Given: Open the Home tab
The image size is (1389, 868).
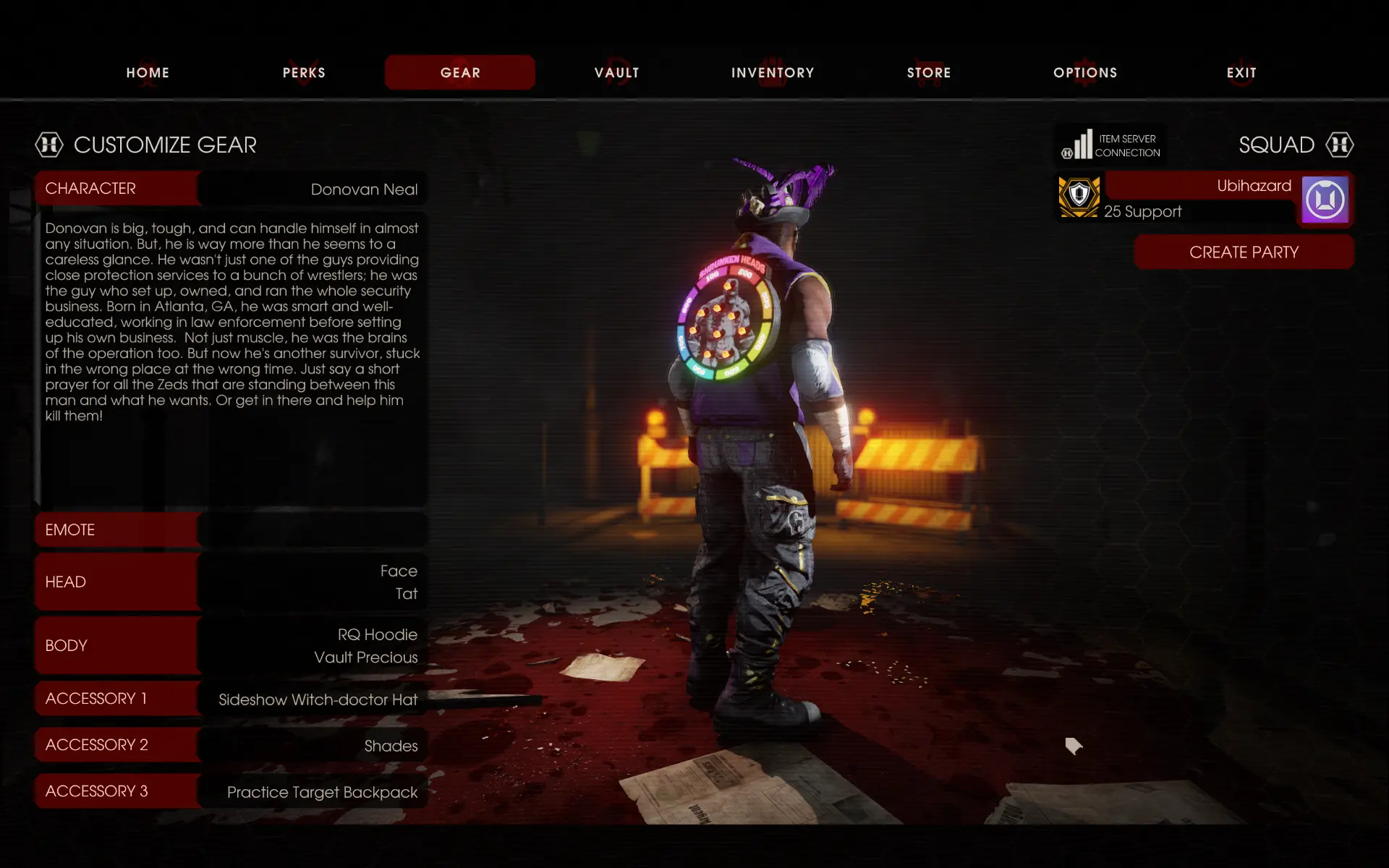Looking at the screenshot, I should [x=148, y=72].
